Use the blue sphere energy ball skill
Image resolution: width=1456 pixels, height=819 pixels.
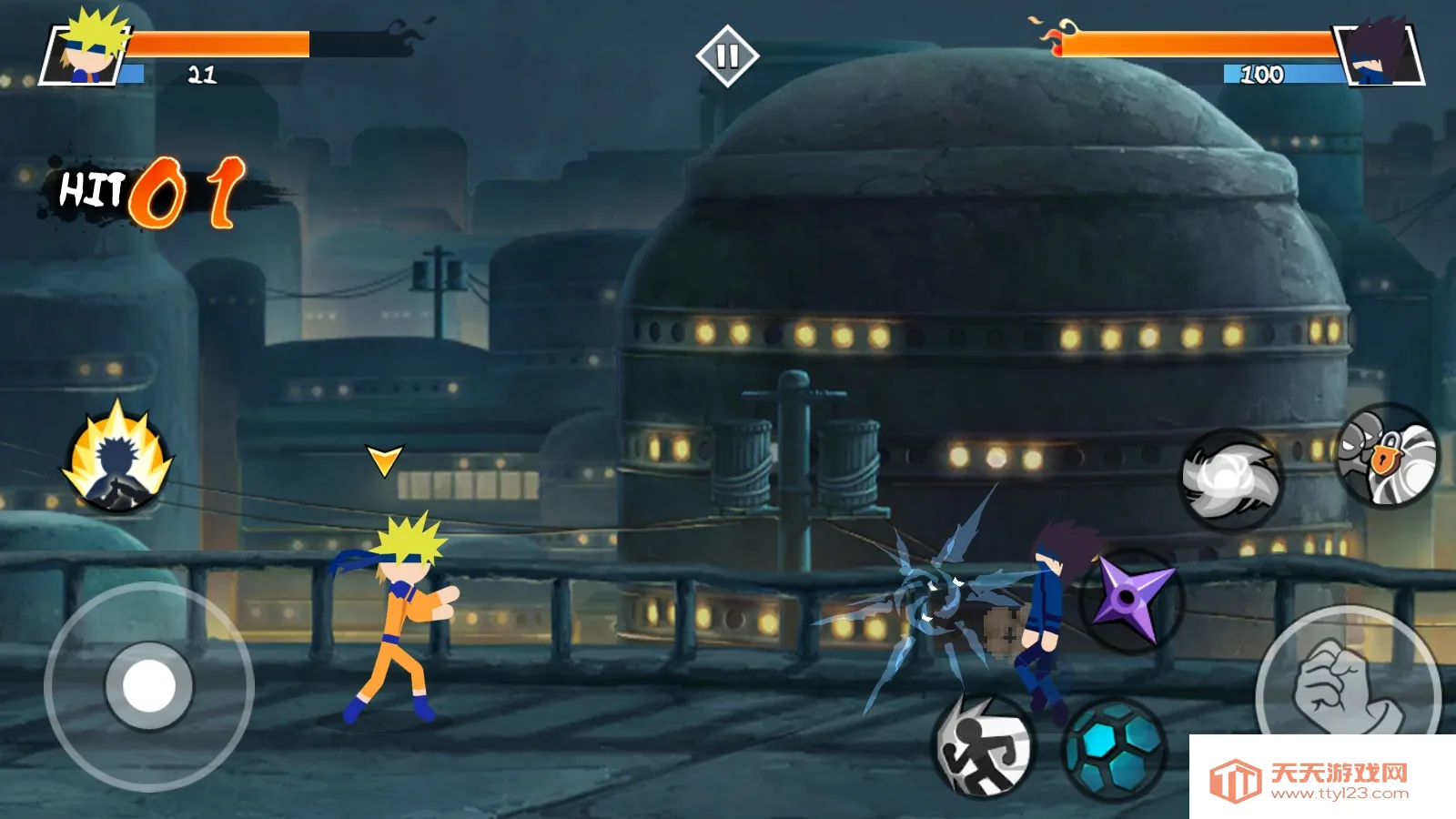tap(1116, 748)
